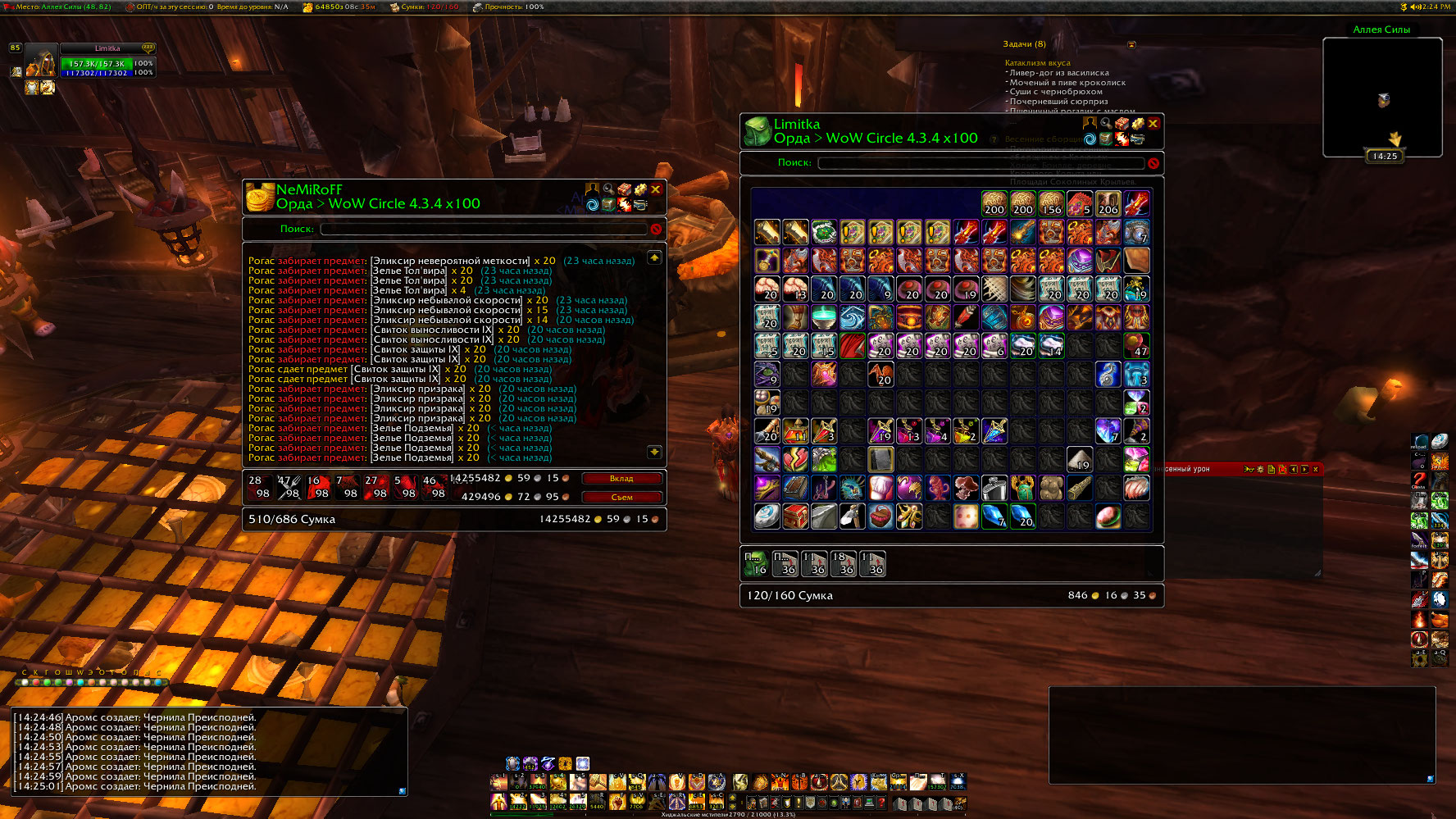The image size is (1456, 819).
Task: Close the NeMiRoFF guild bank window
Action: point(656,189)
